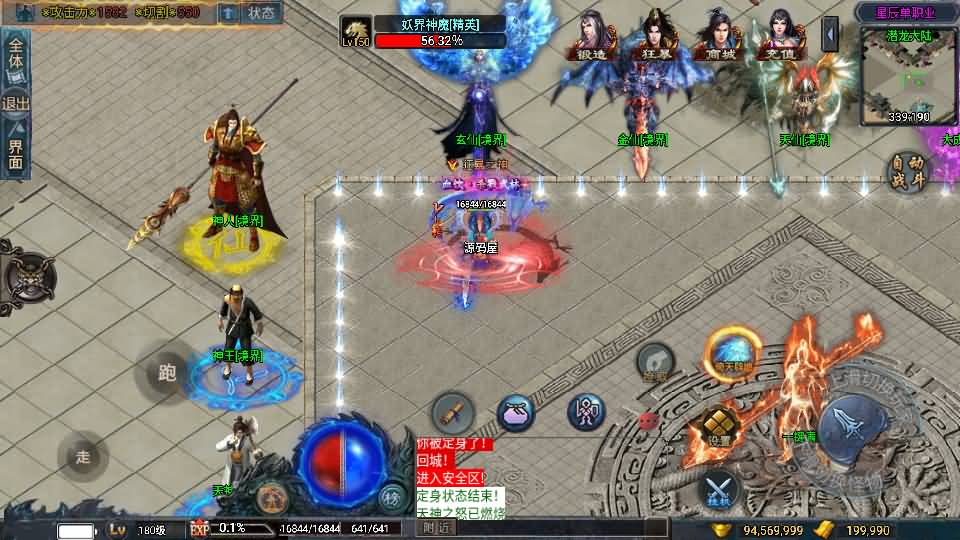Tap the crossed swords 挂机 button
The height and width of the screenshot is (540, 960).
[719, 489]
